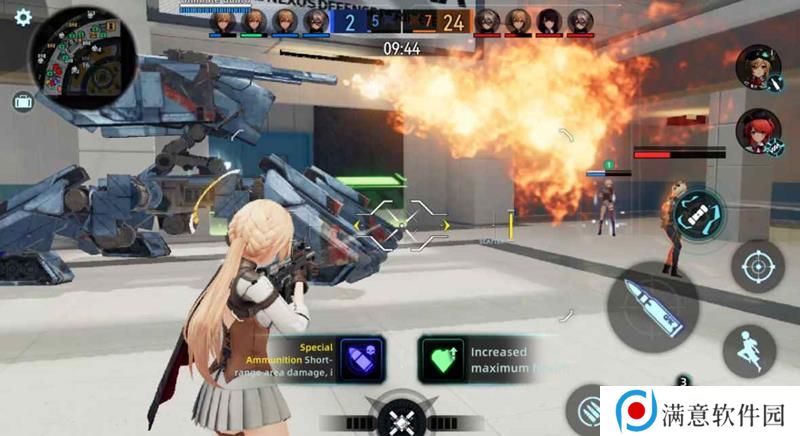The image size is (800, 436).
Task: Open the briefcase inventory icon
Action: 22,101
